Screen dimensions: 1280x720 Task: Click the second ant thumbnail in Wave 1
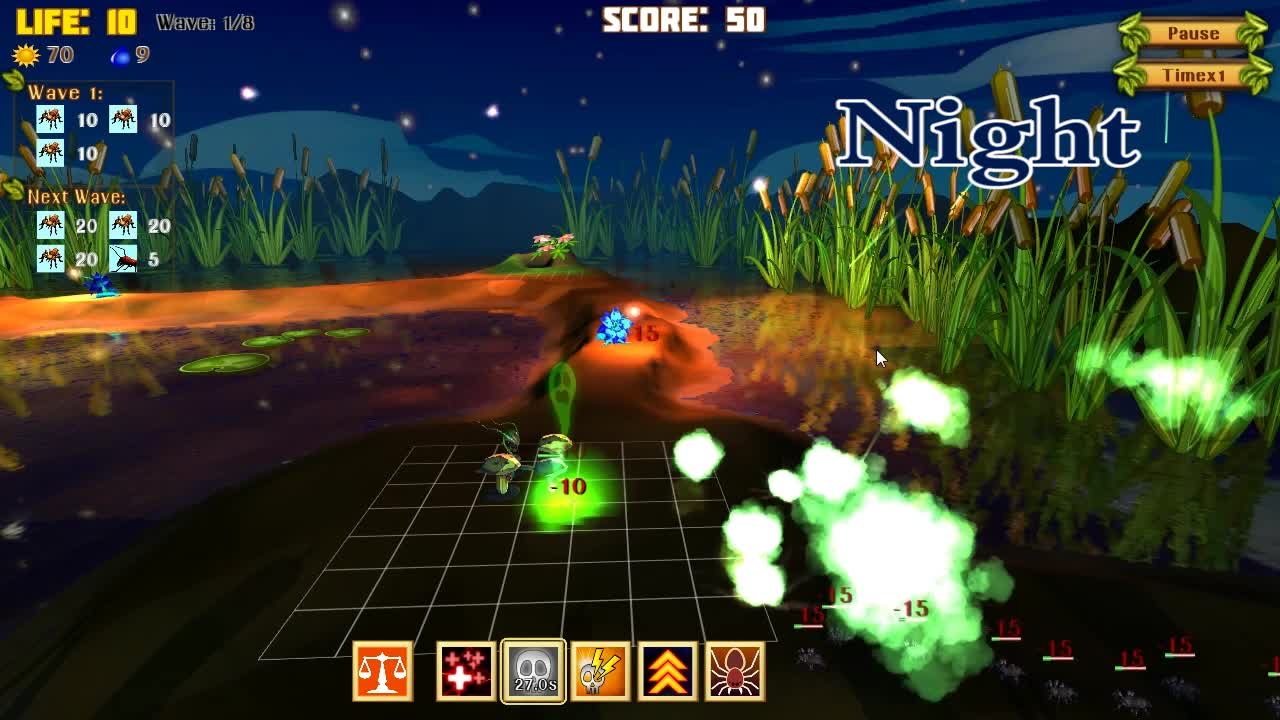coord(124,120)
